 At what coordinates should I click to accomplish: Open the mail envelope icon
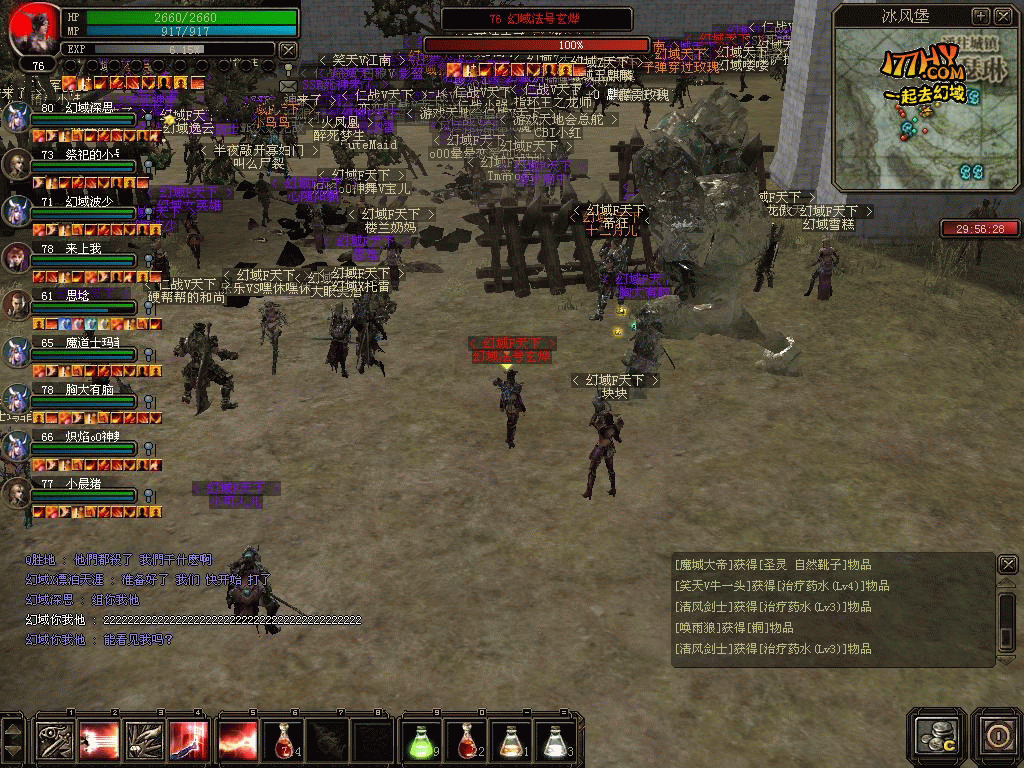coord(288,87)
